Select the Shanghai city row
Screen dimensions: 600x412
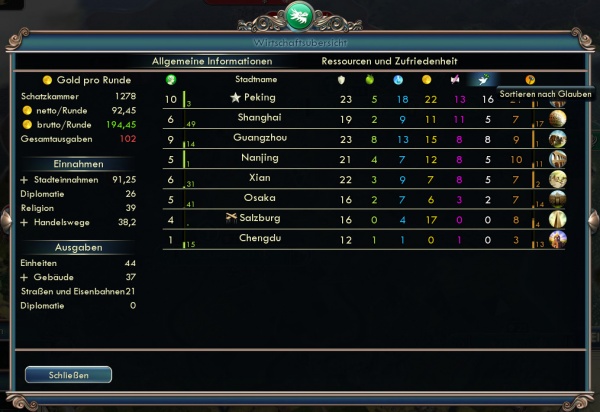coord(258,118)
